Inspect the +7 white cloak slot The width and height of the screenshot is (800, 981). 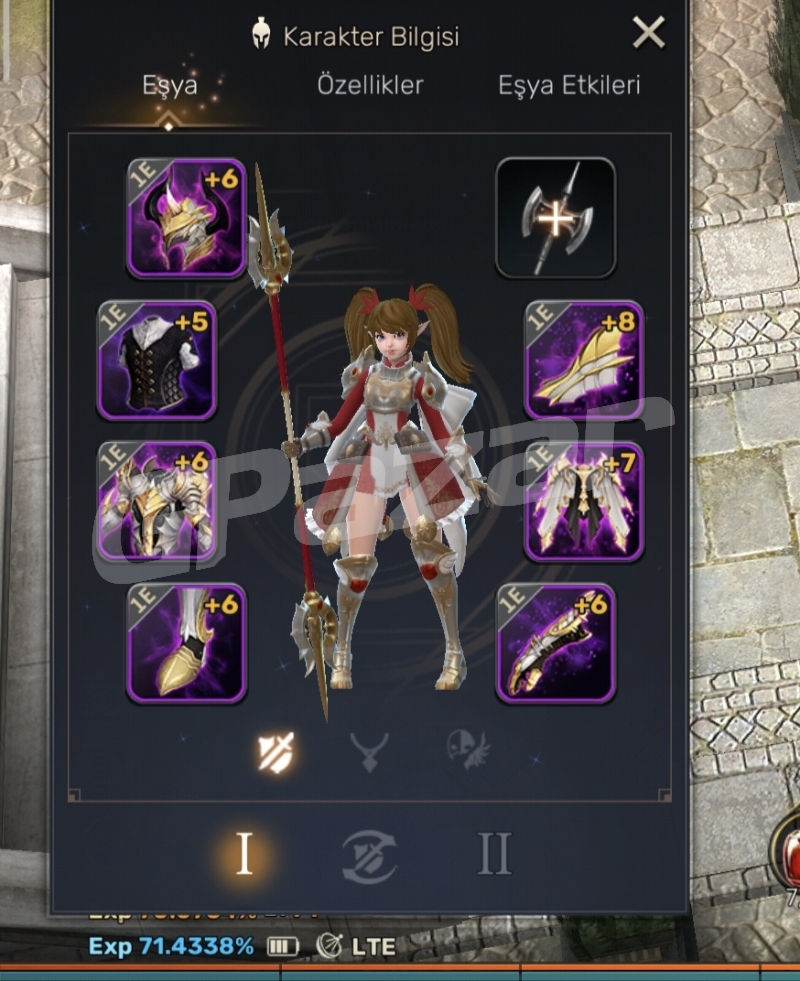584,502
